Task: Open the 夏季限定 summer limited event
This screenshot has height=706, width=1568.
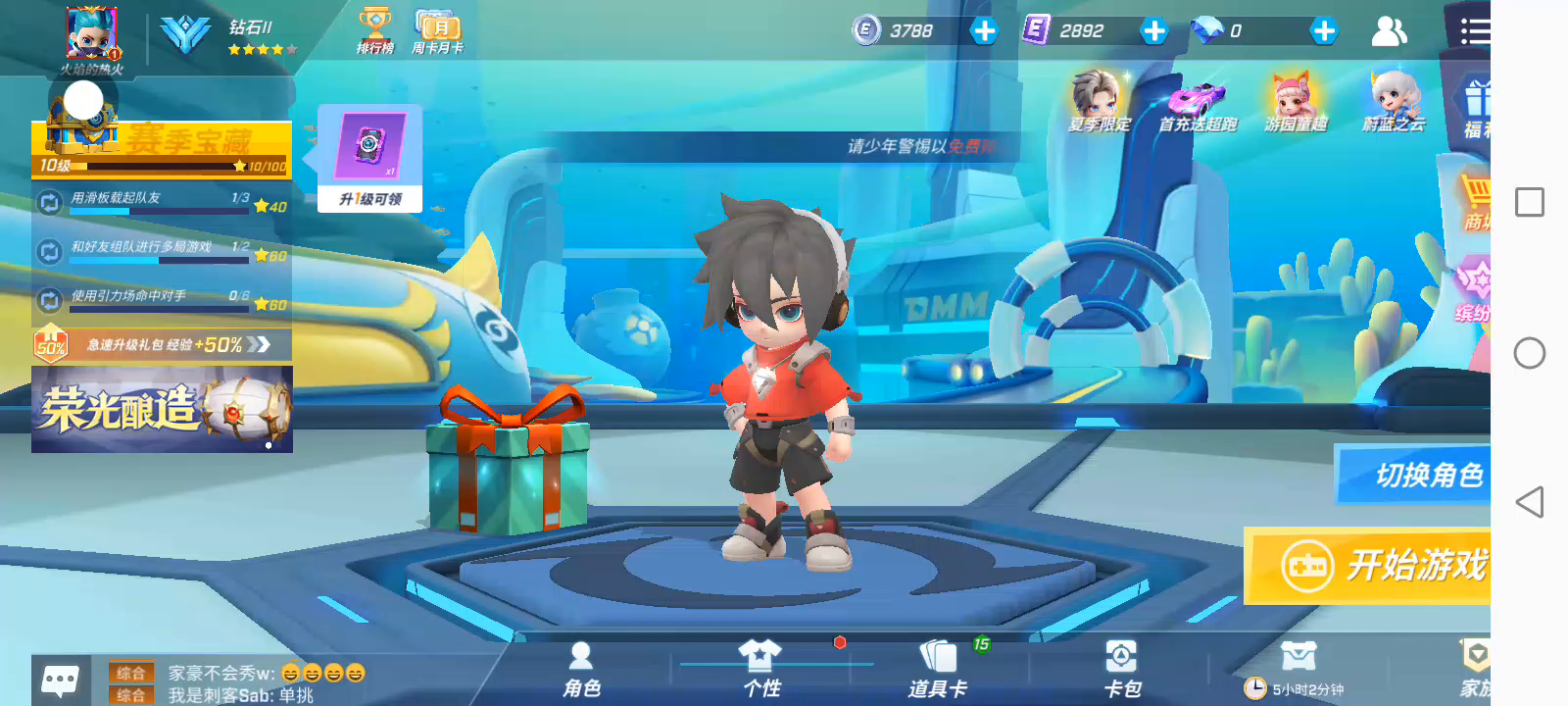Action: pos(1099,102)
